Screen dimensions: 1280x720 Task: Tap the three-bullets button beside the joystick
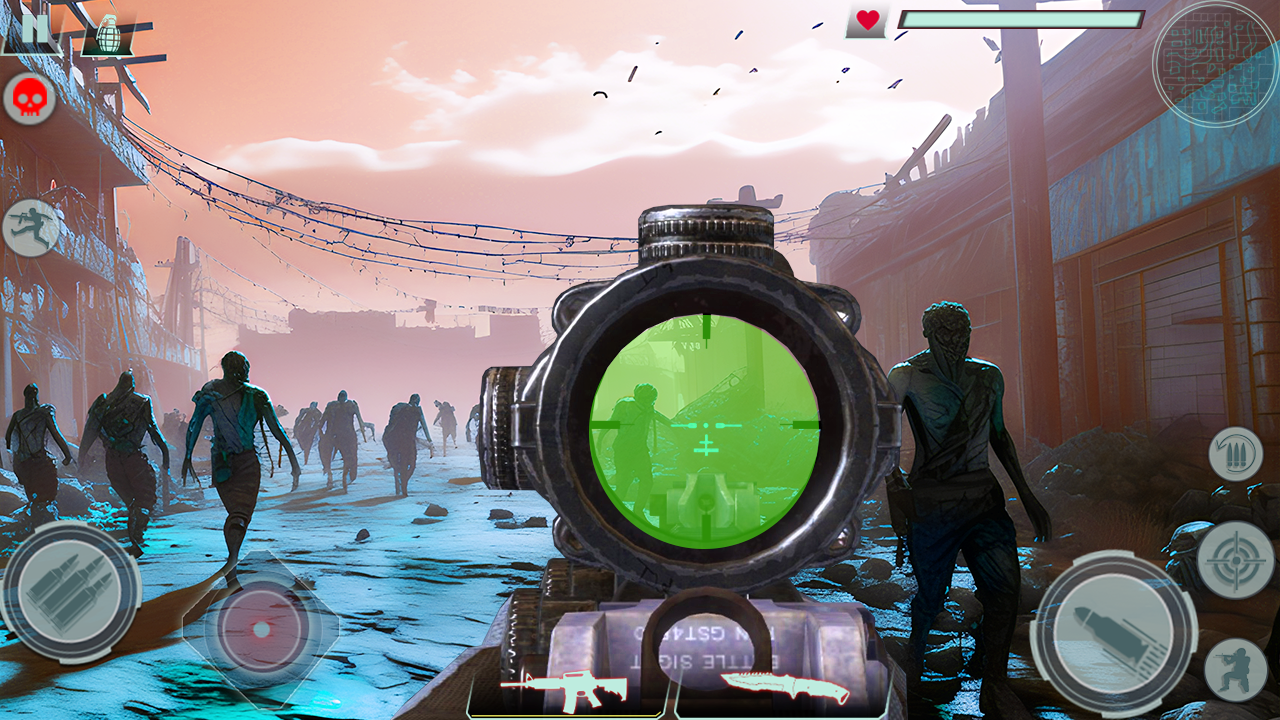coord(70,592)
